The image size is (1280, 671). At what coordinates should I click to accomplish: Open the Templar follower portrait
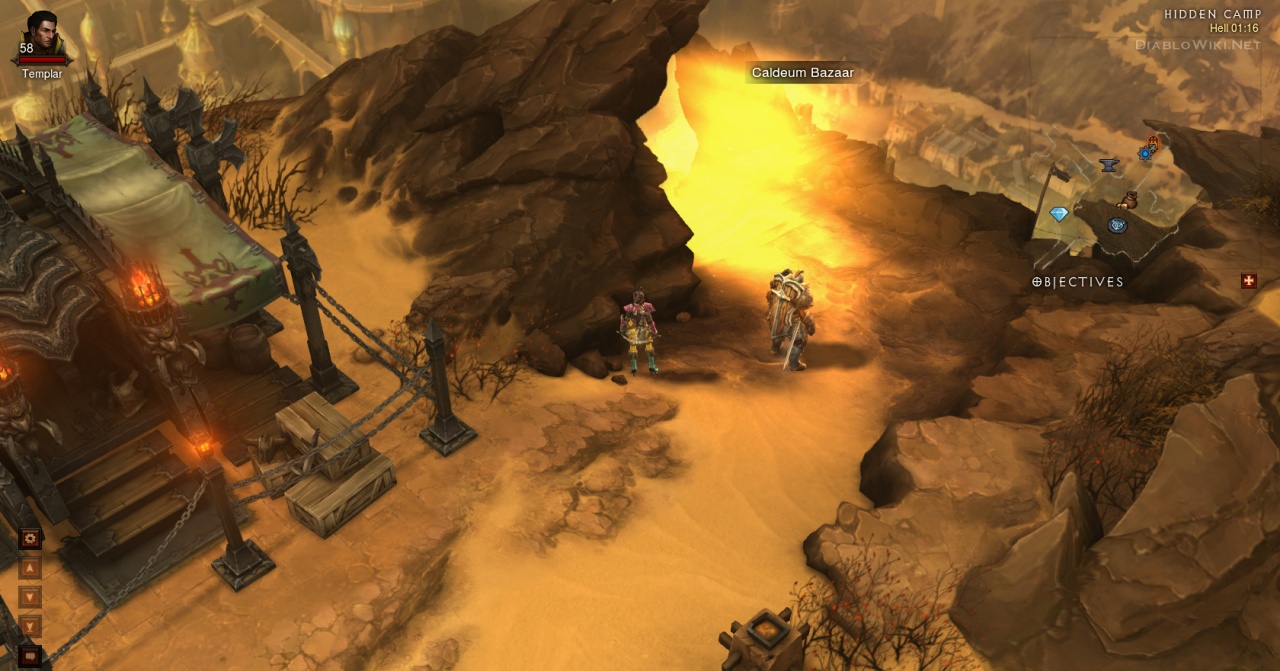pyautogui.click(x=42, y=35)
